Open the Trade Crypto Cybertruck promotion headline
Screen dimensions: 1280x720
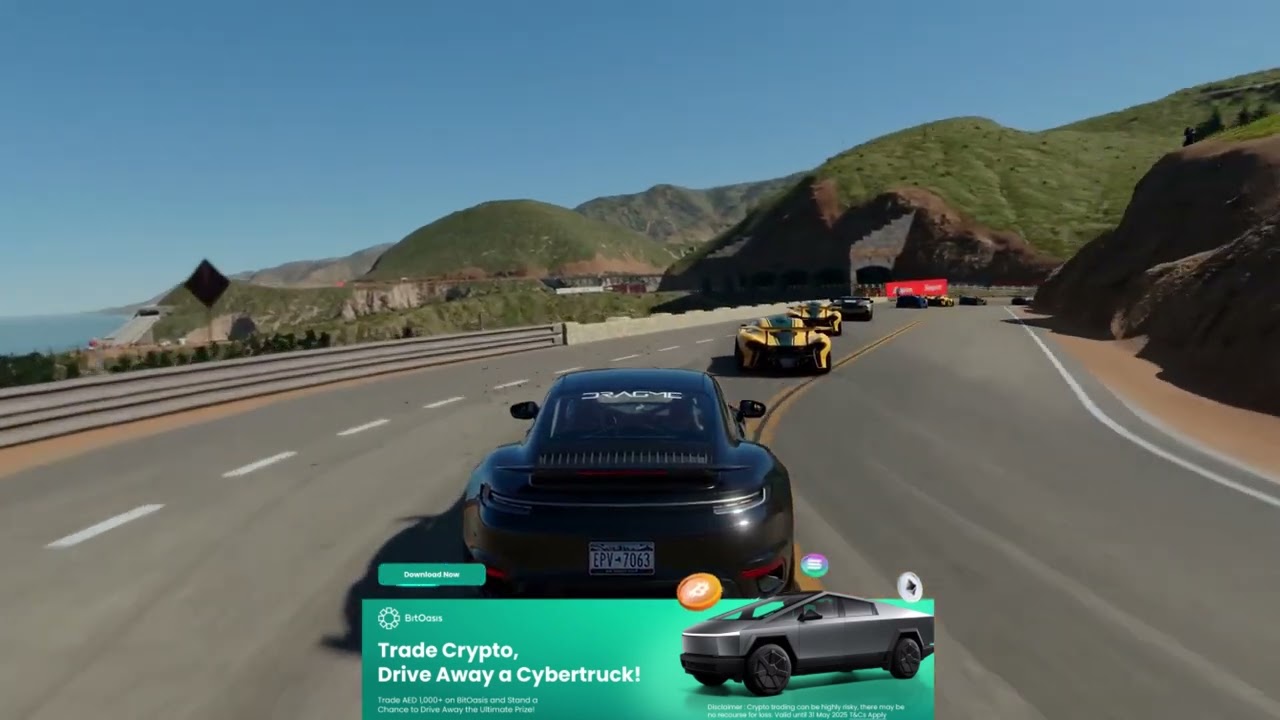(x=508, y=662)
